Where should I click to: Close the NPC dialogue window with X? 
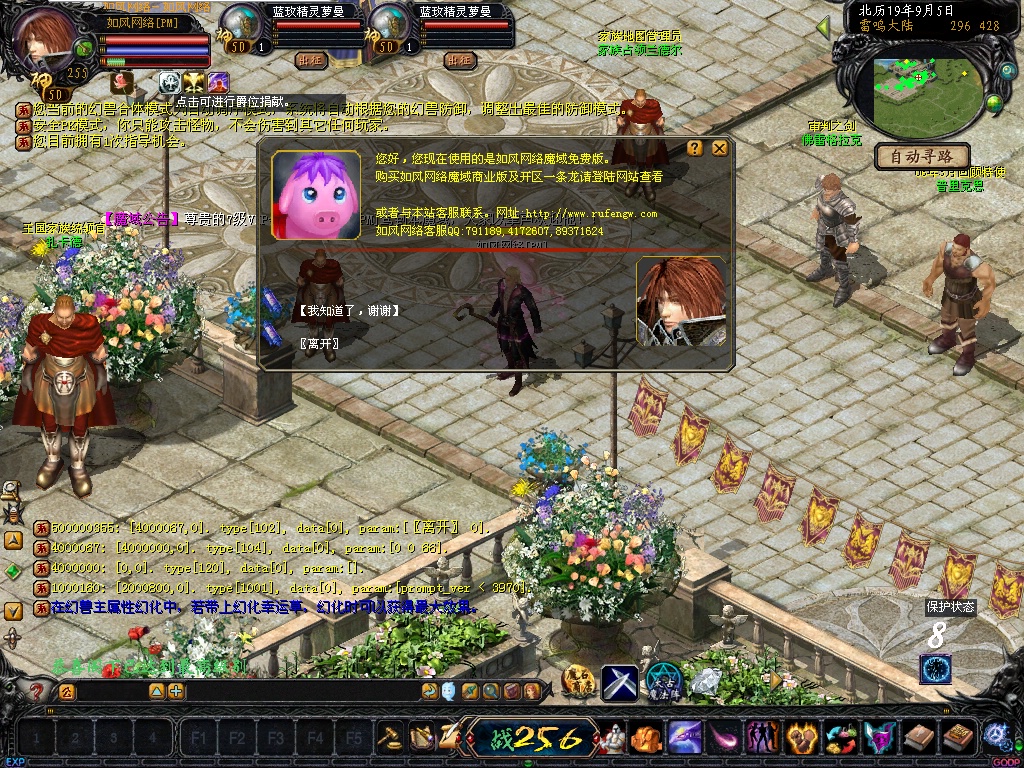point(719,148)
